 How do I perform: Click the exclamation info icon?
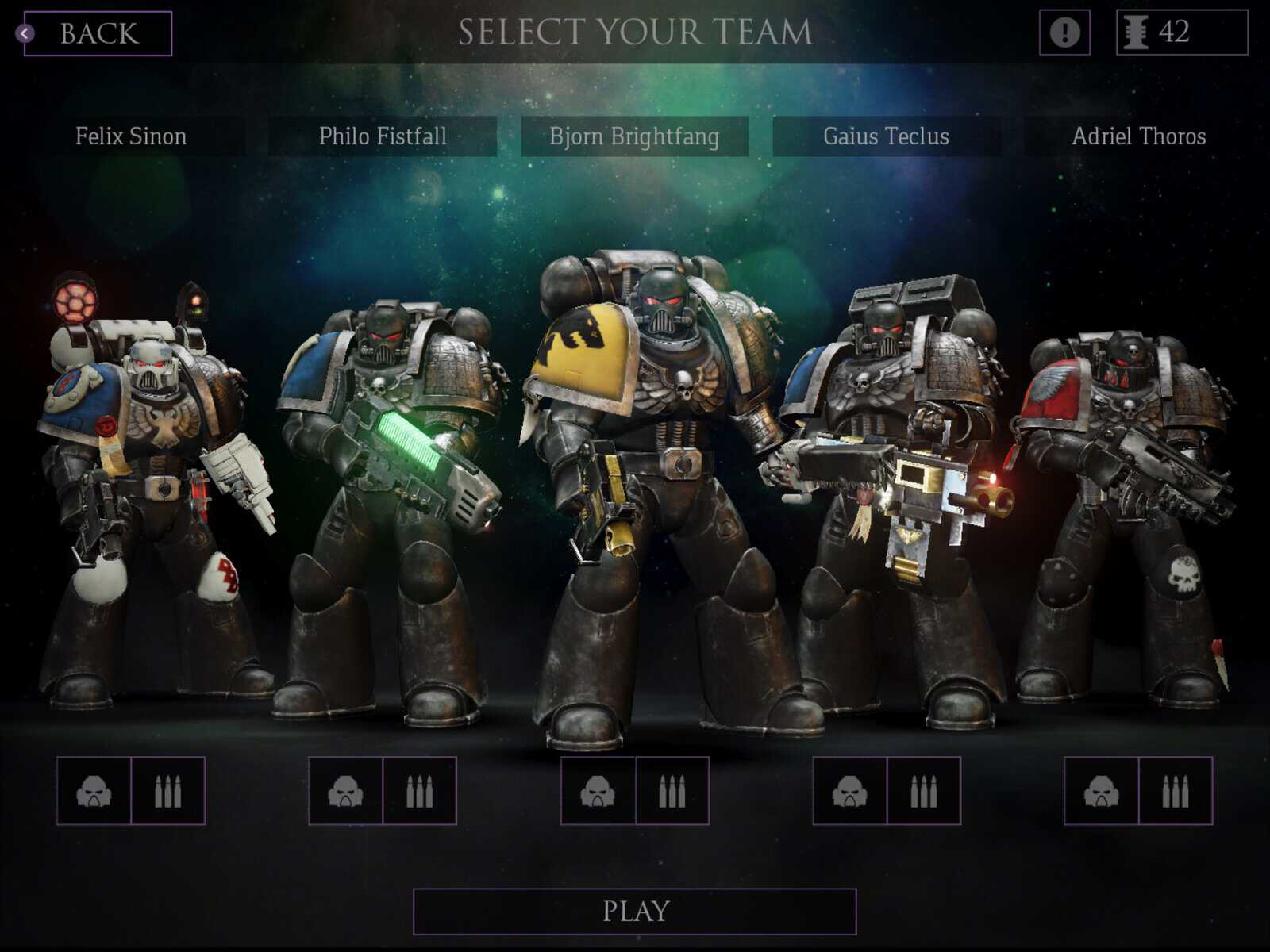tap(1063, 33)
